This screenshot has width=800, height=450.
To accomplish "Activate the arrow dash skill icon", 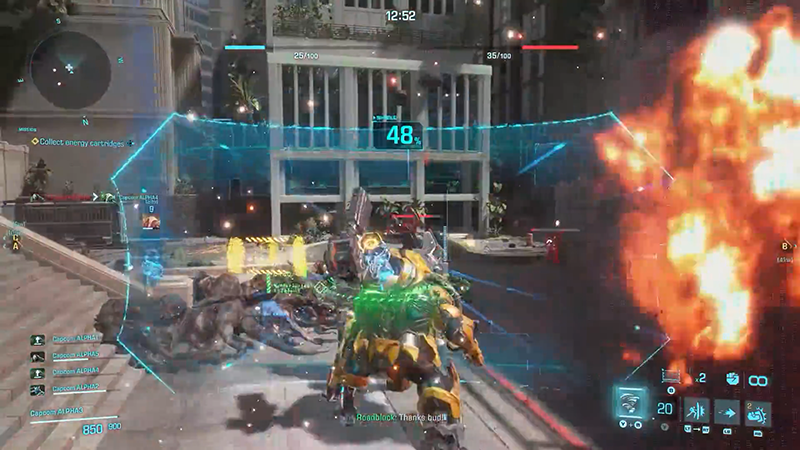I will (727, 410).
